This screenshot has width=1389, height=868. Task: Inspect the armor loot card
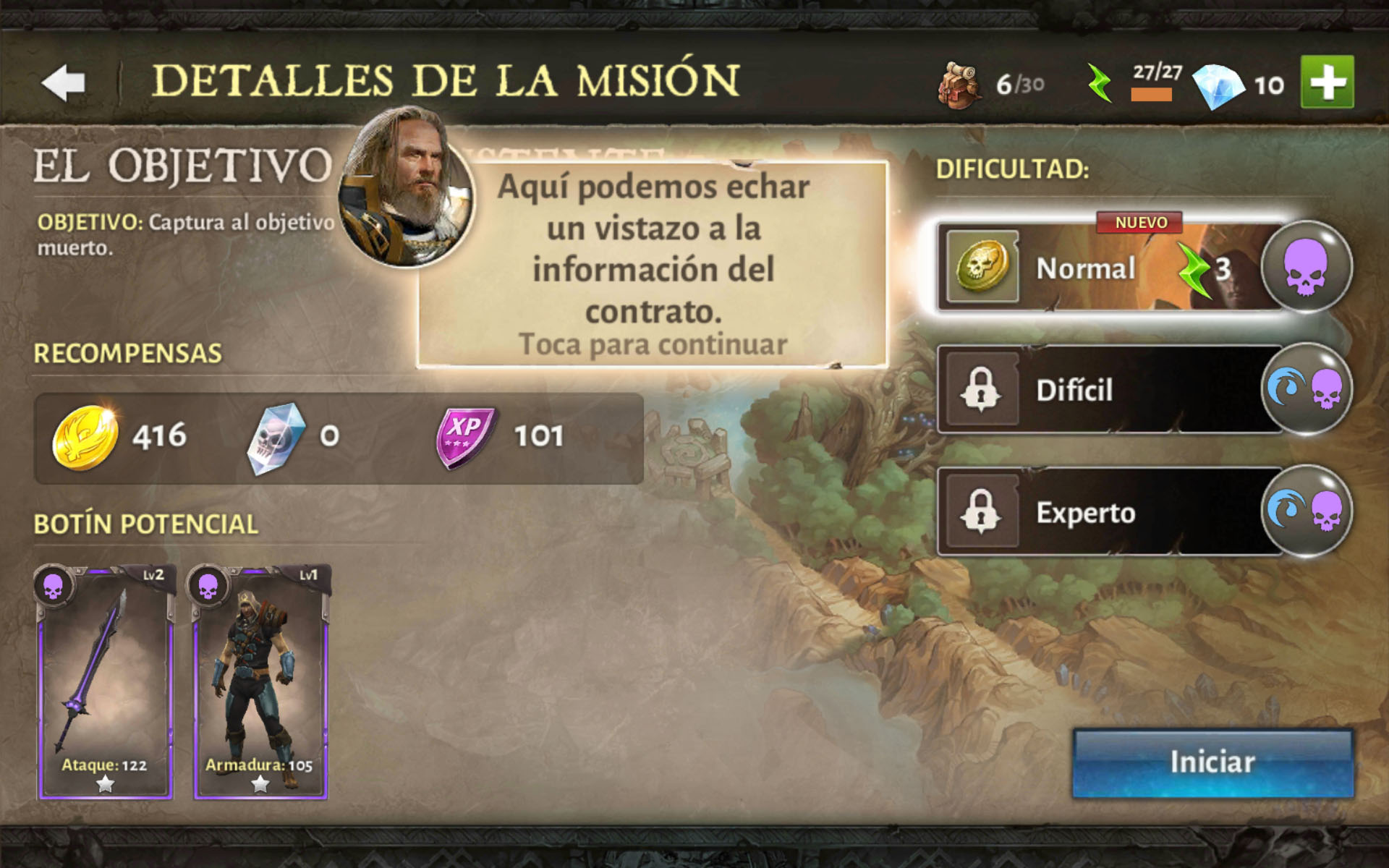[260, 681]
